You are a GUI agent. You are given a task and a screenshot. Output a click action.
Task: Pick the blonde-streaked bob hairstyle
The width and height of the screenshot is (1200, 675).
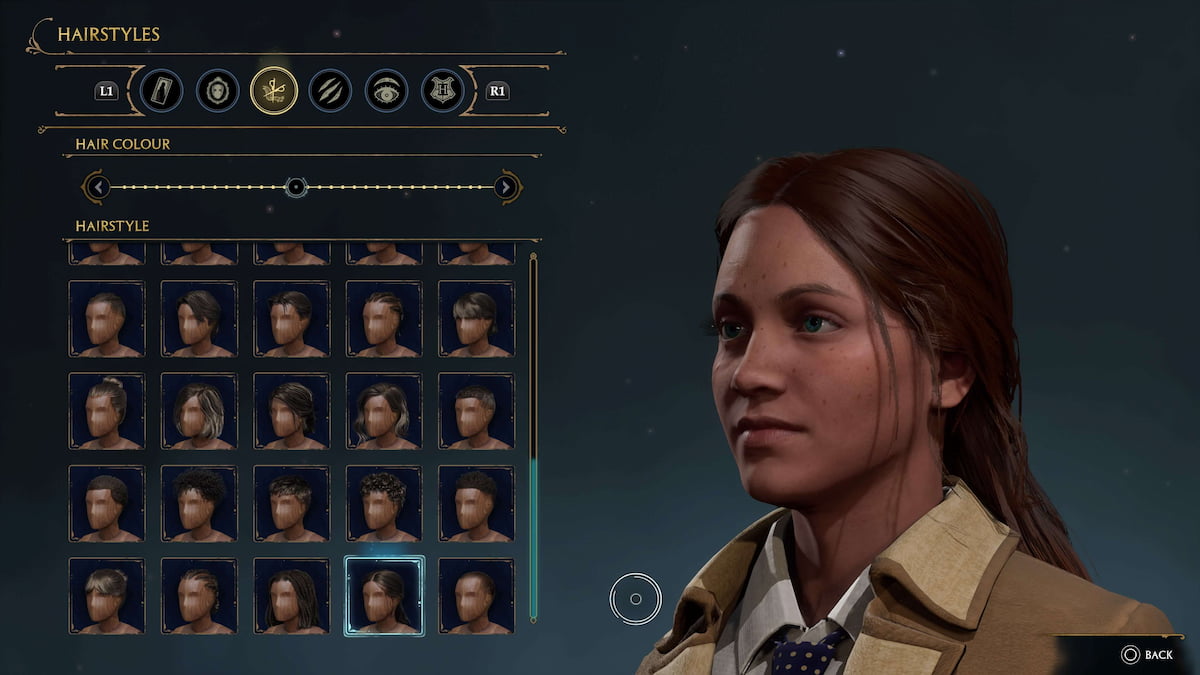tap(199, 411)
